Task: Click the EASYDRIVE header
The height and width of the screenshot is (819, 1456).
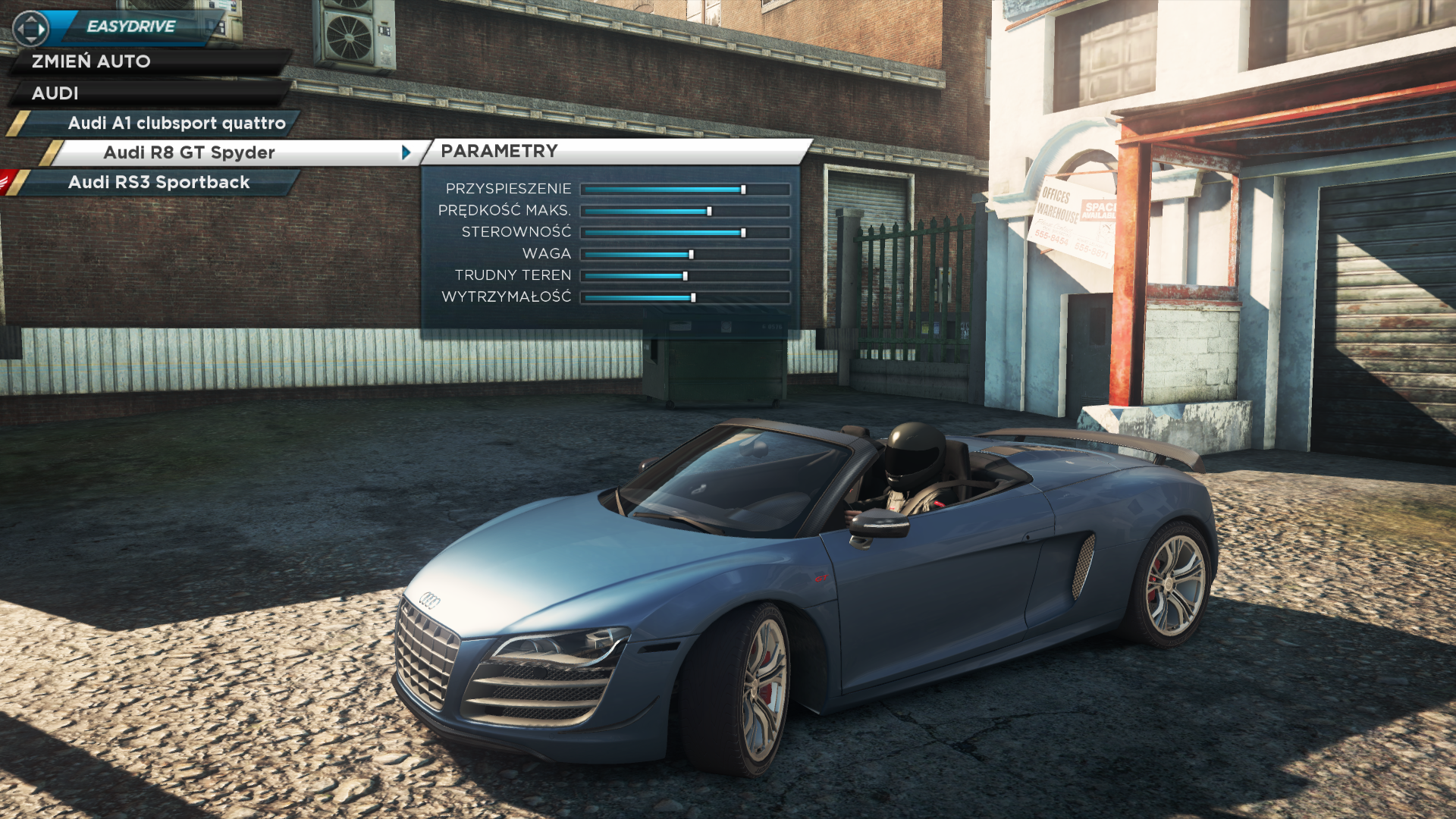Action: [x=130, y=27]
